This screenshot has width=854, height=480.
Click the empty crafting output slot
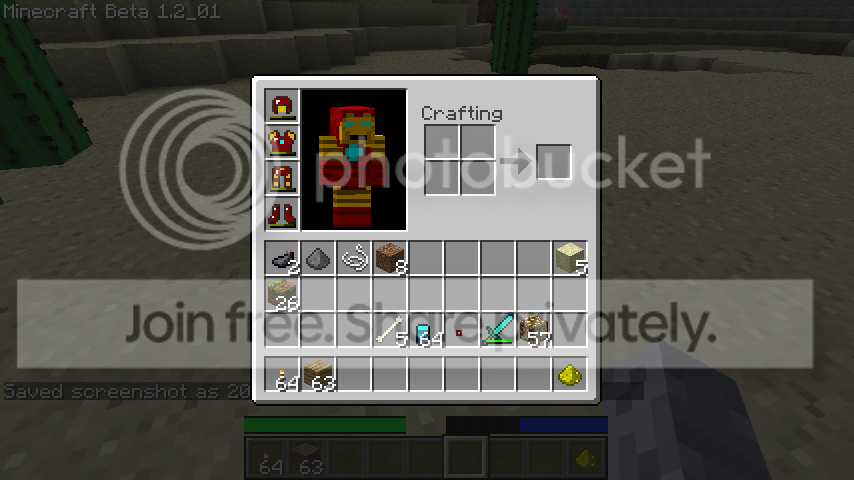coord(554,162)
